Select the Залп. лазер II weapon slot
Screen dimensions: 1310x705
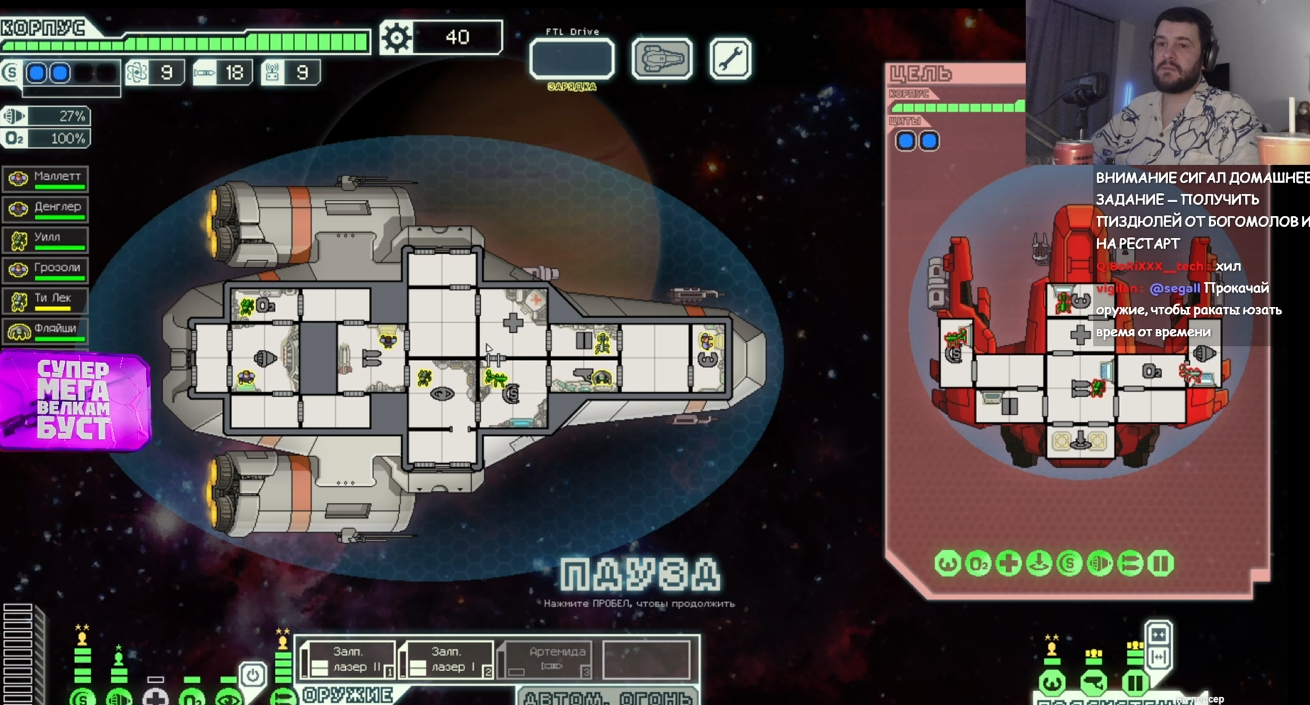347,660
